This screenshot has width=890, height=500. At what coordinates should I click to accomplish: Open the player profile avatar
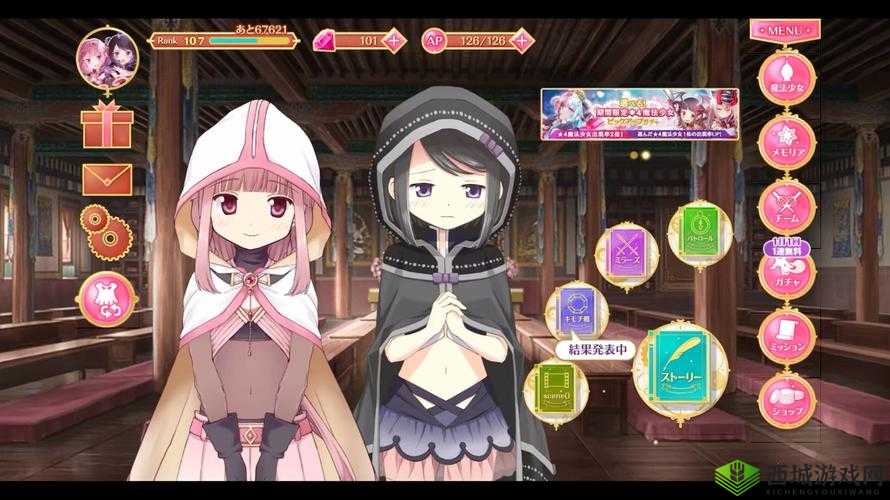[107, 58]
